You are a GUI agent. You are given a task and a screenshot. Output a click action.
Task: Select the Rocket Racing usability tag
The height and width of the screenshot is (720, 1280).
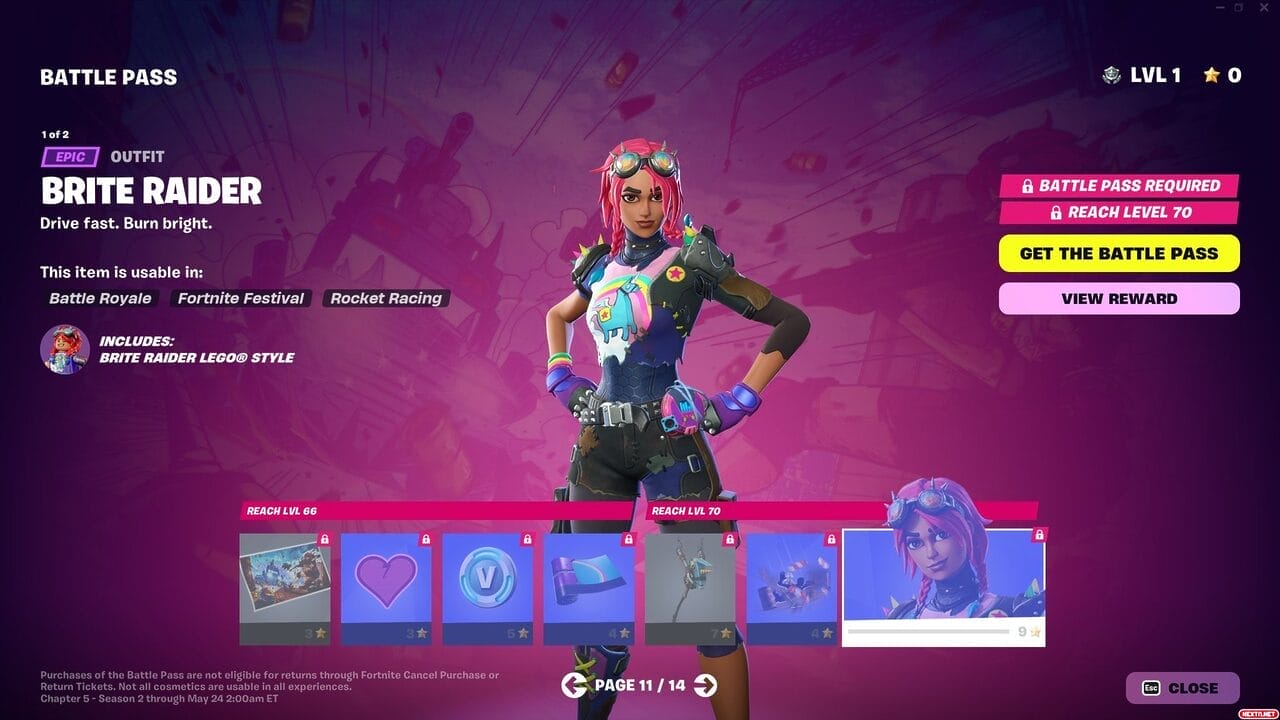(386, 298)
